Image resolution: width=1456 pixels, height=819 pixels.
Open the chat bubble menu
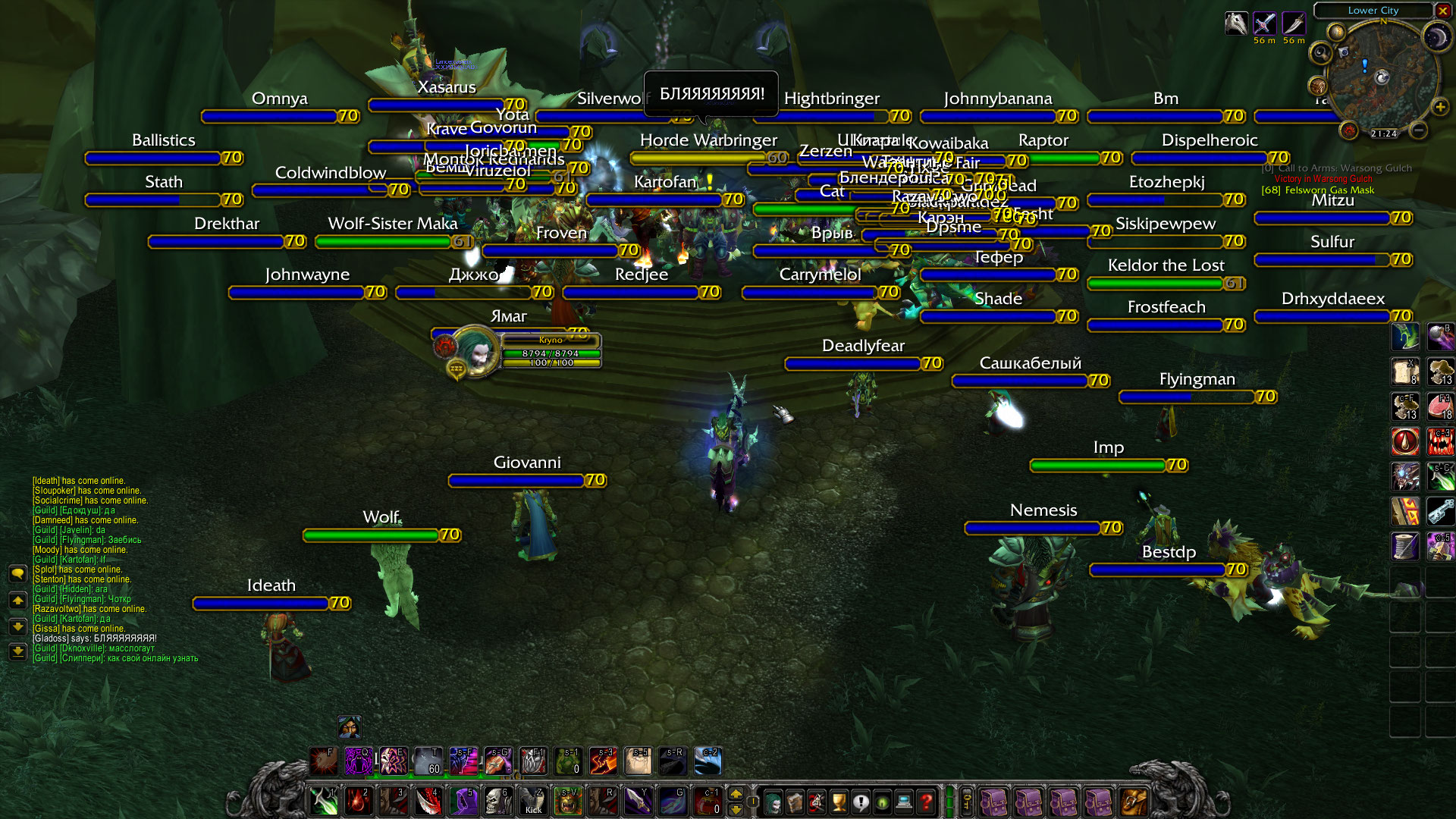pyautogui.click(x=17, y=575)
